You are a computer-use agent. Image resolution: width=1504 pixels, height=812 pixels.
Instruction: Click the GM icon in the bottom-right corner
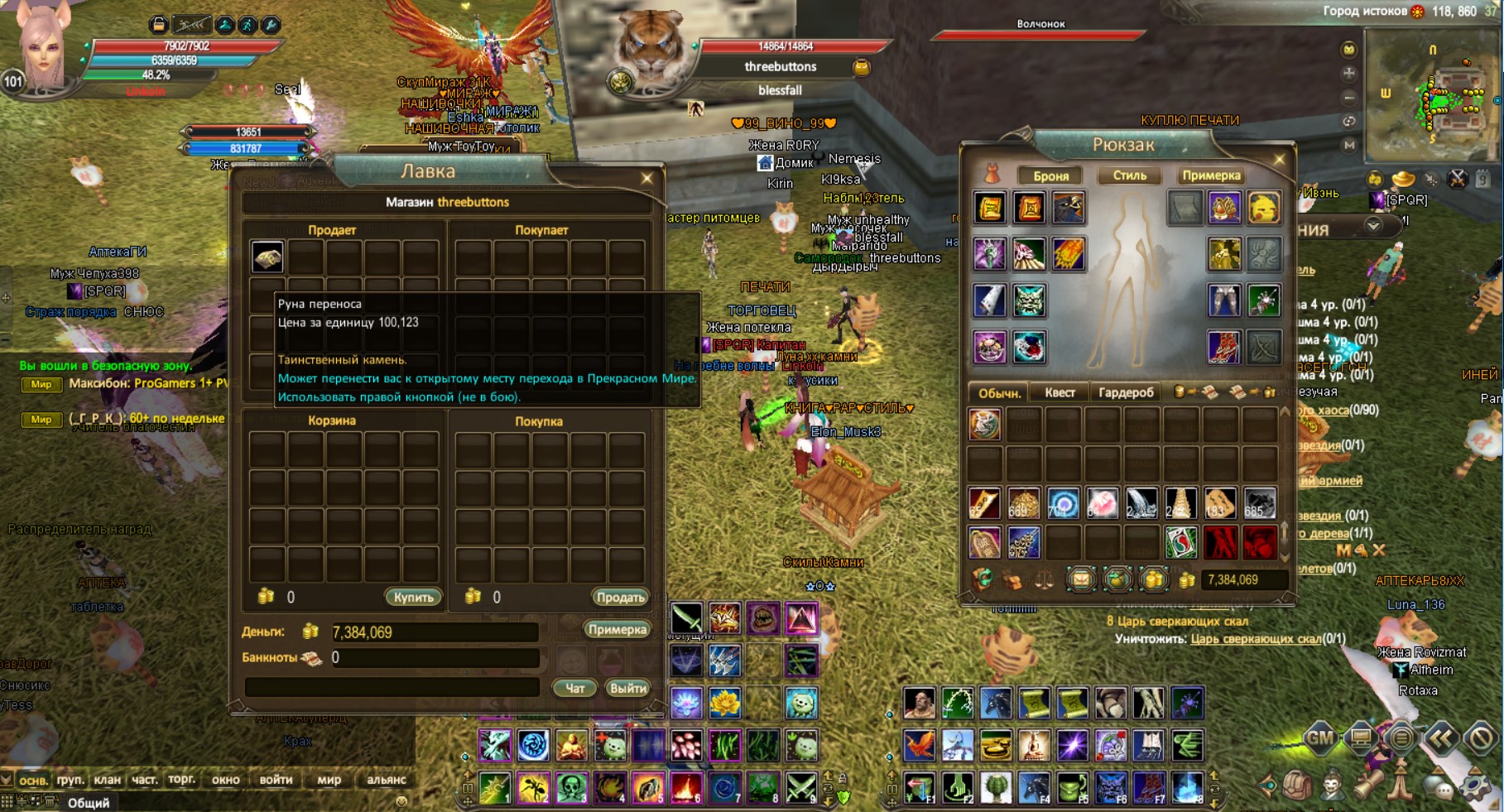pyautogui.click(x=1319, y=738)
